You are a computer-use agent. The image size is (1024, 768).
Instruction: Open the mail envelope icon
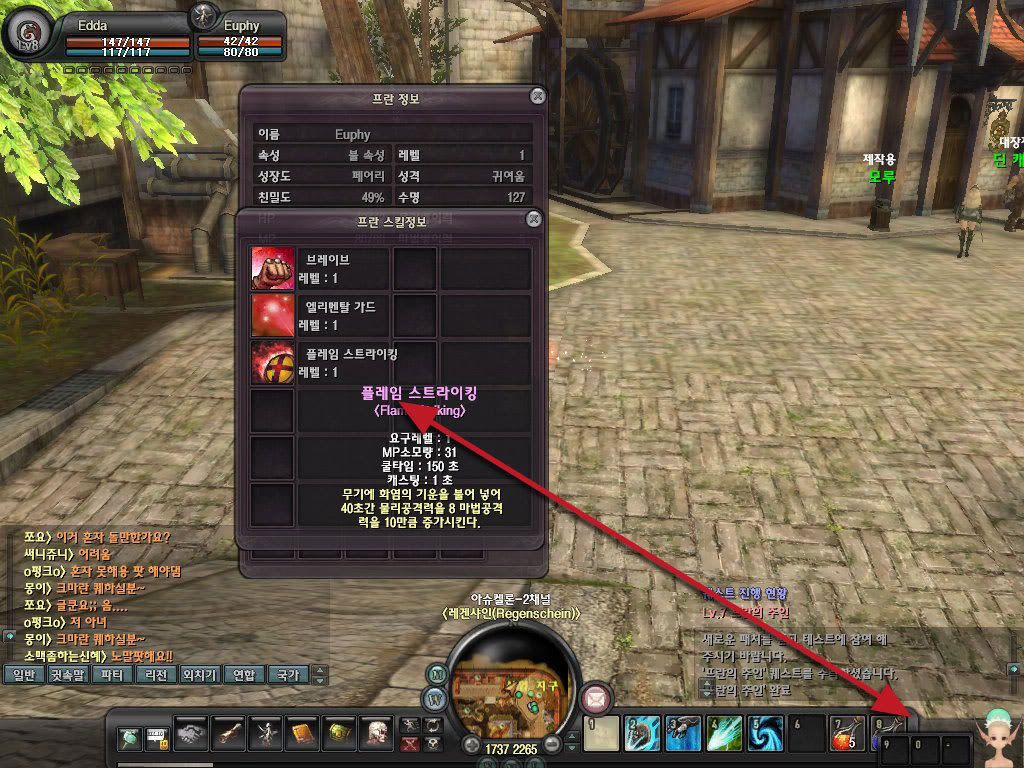pyautogui.click(x=599, y=696)
